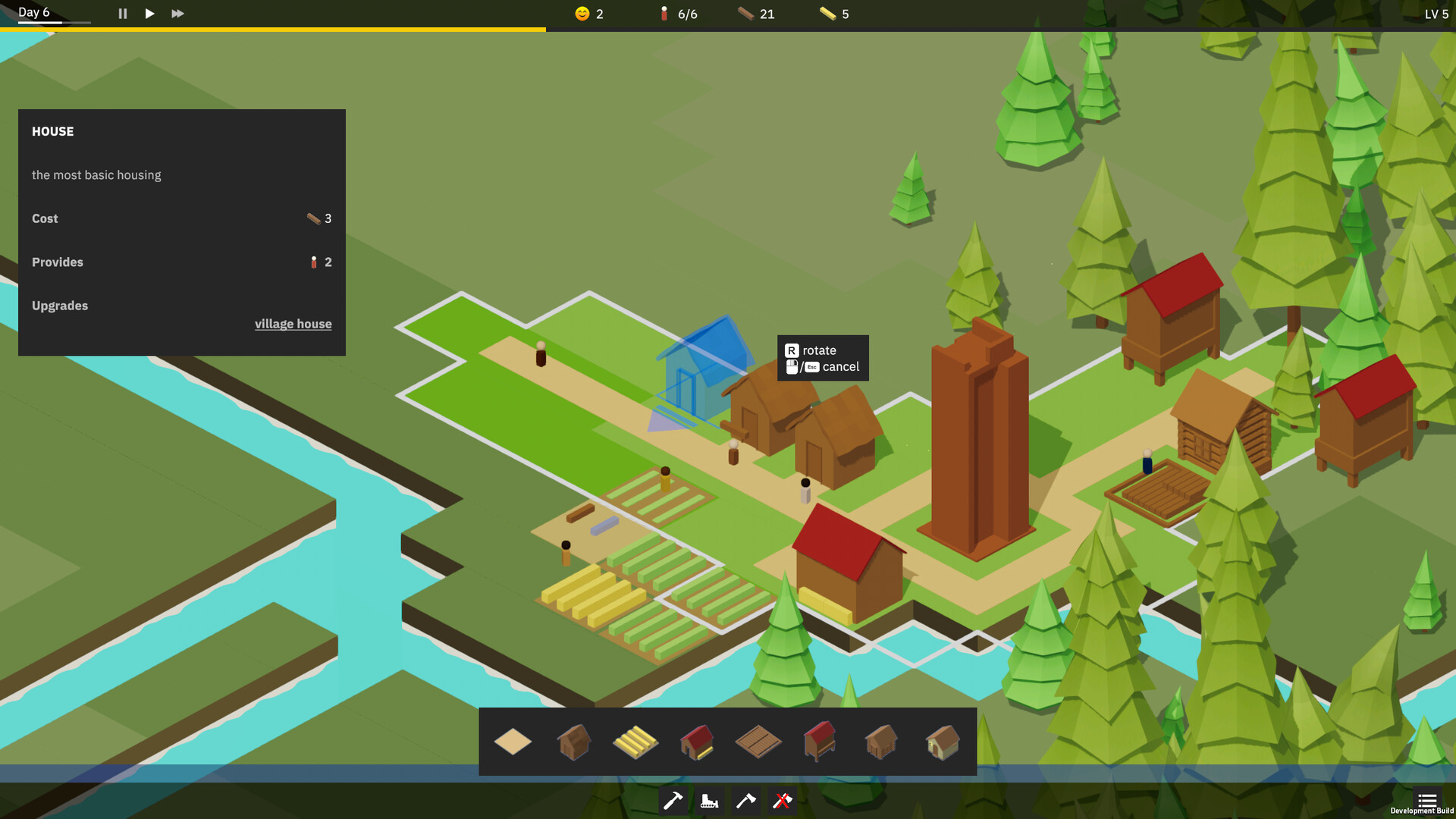Select the bulldozer demolish tool
This screenshot has height=819, width=1456.
coord(709,801)
